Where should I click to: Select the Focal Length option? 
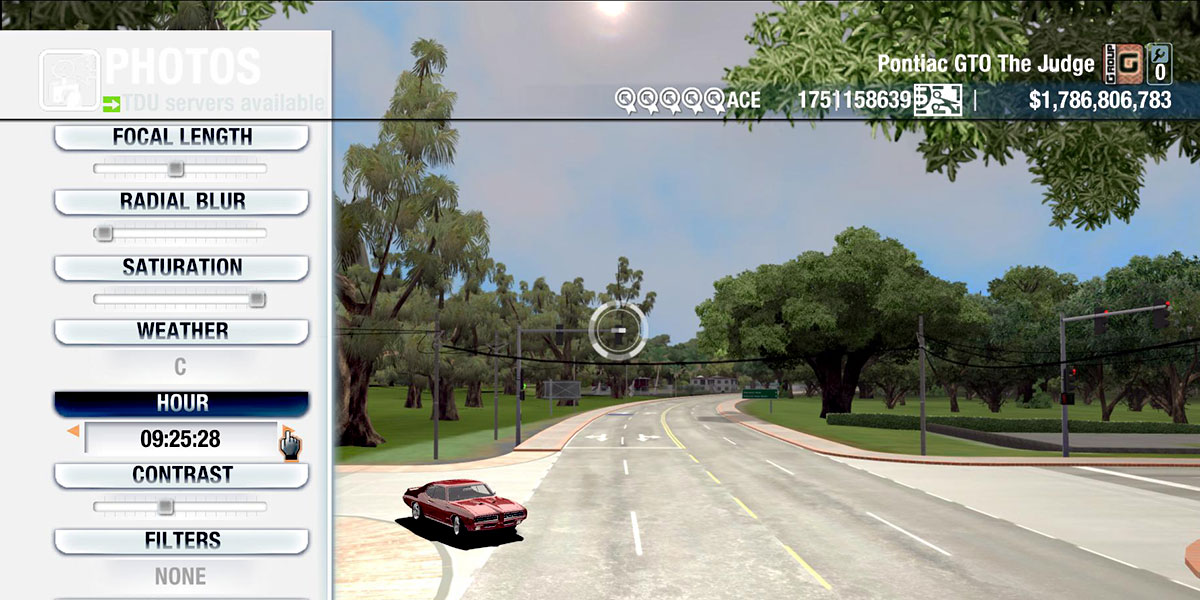point(181,137)
